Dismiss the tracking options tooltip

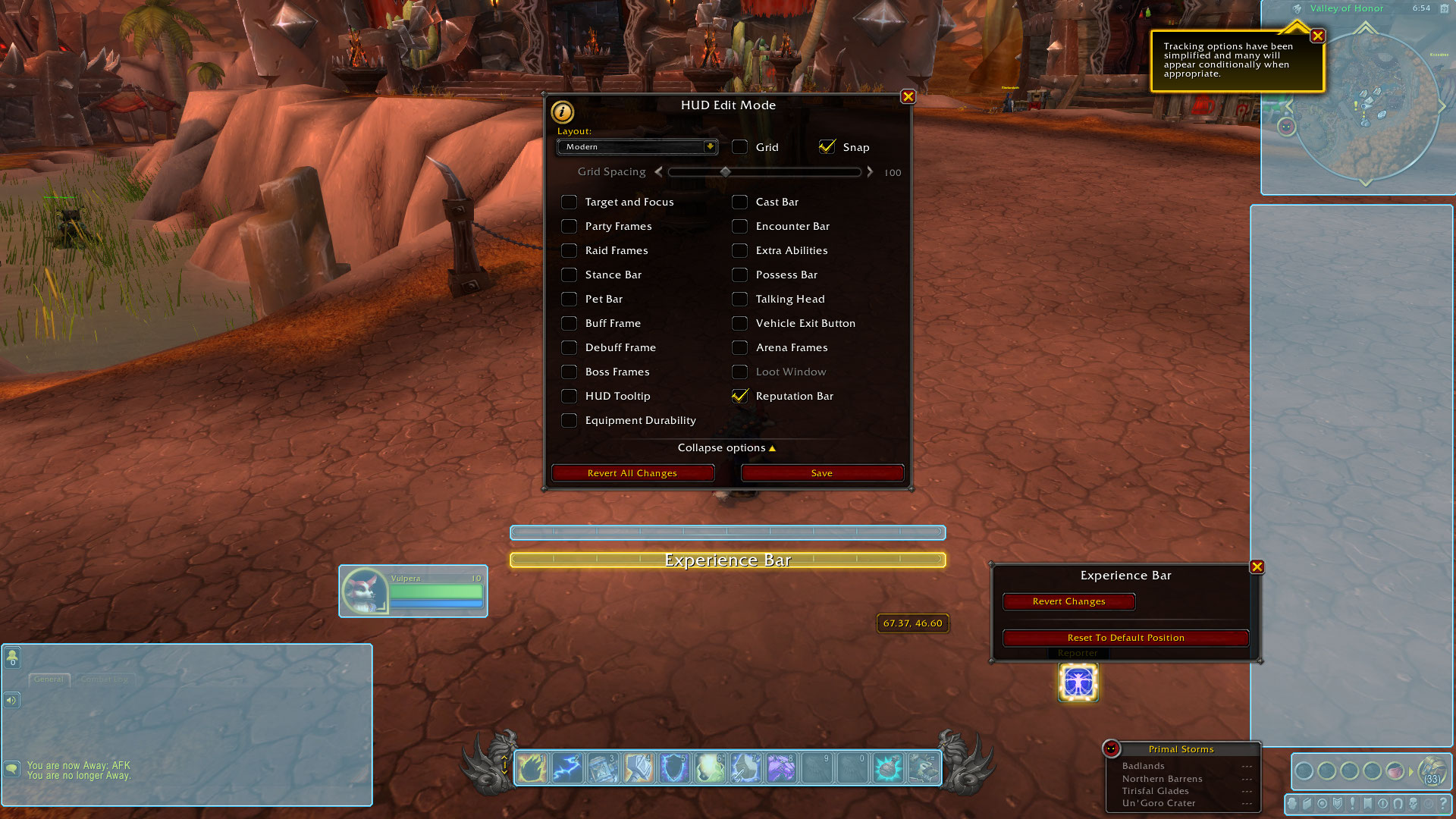pos(1318,36)
